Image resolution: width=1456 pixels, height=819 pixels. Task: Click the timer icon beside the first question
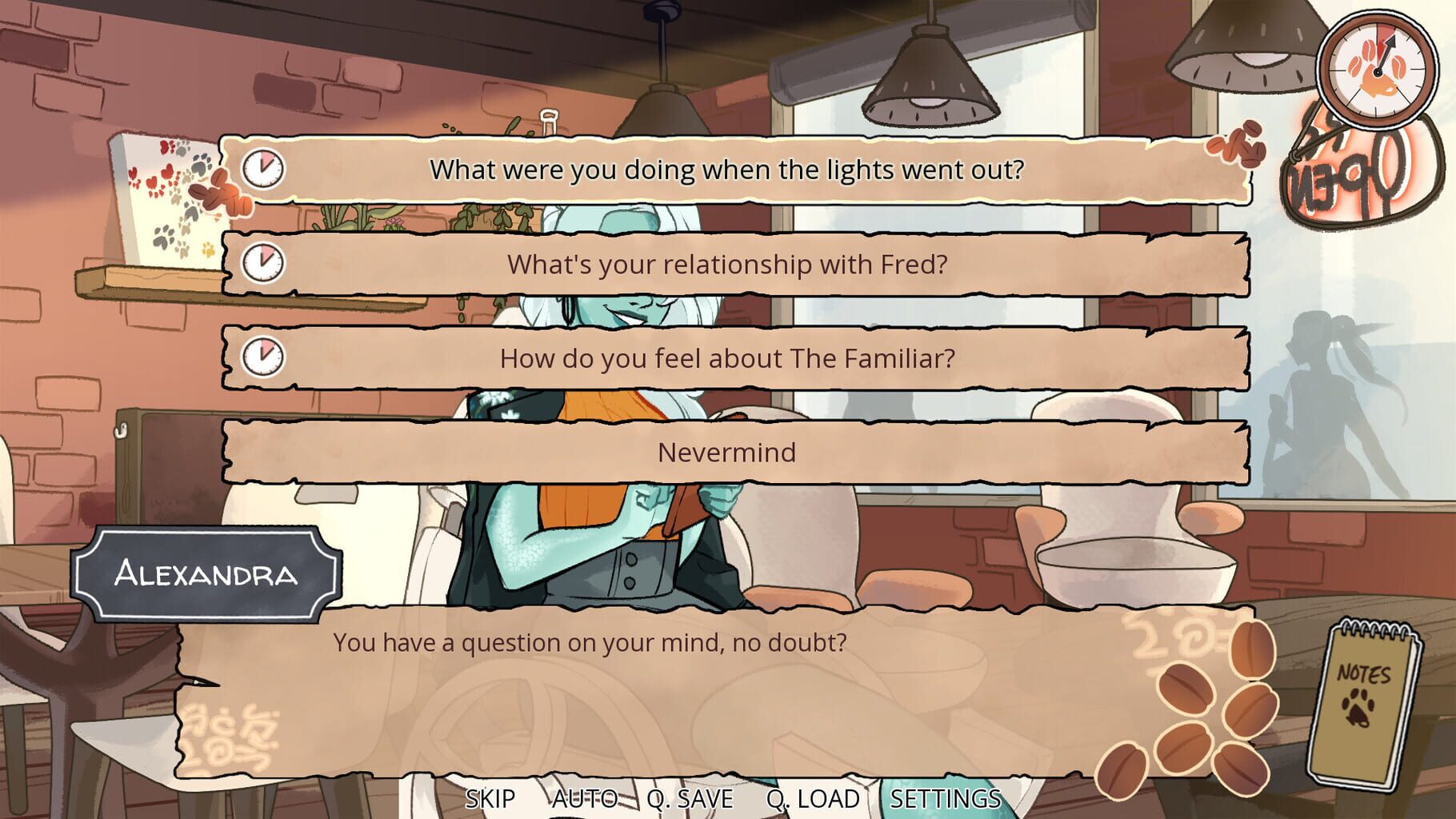click(264, 169)
